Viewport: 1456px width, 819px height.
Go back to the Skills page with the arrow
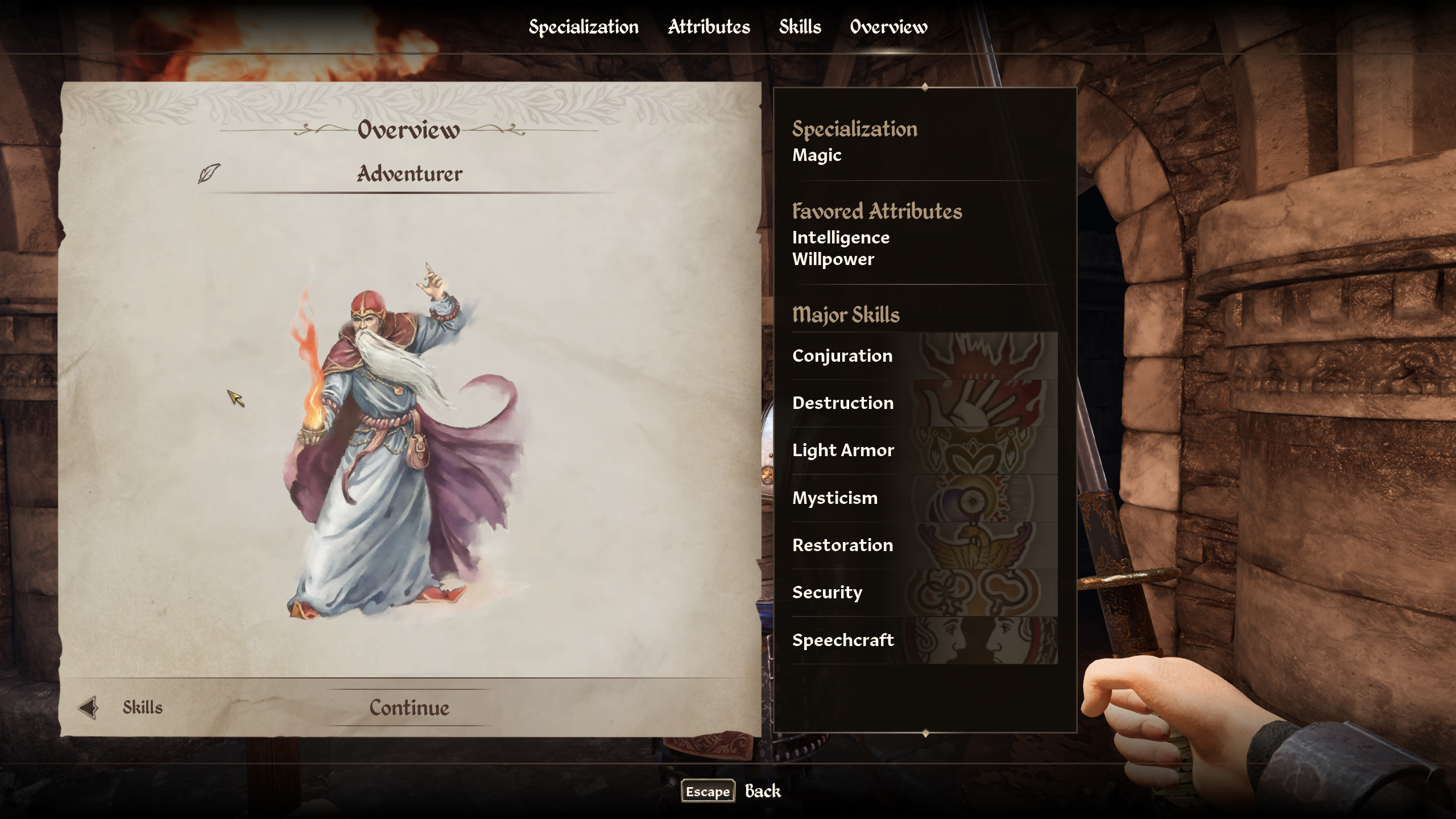[88, 708]
